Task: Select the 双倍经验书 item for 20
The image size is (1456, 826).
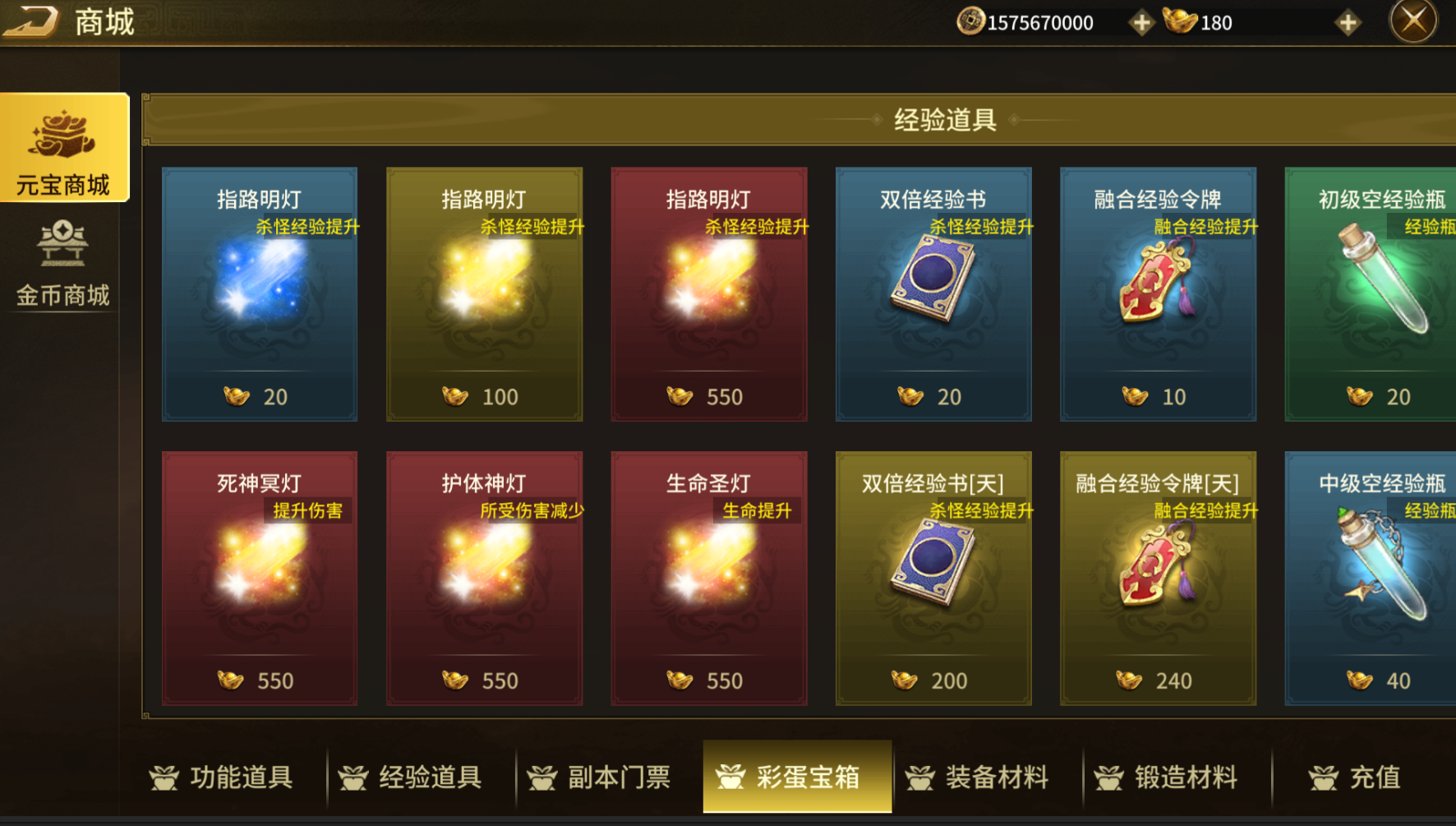Action: pyautogui.click(x=933, y=294)
